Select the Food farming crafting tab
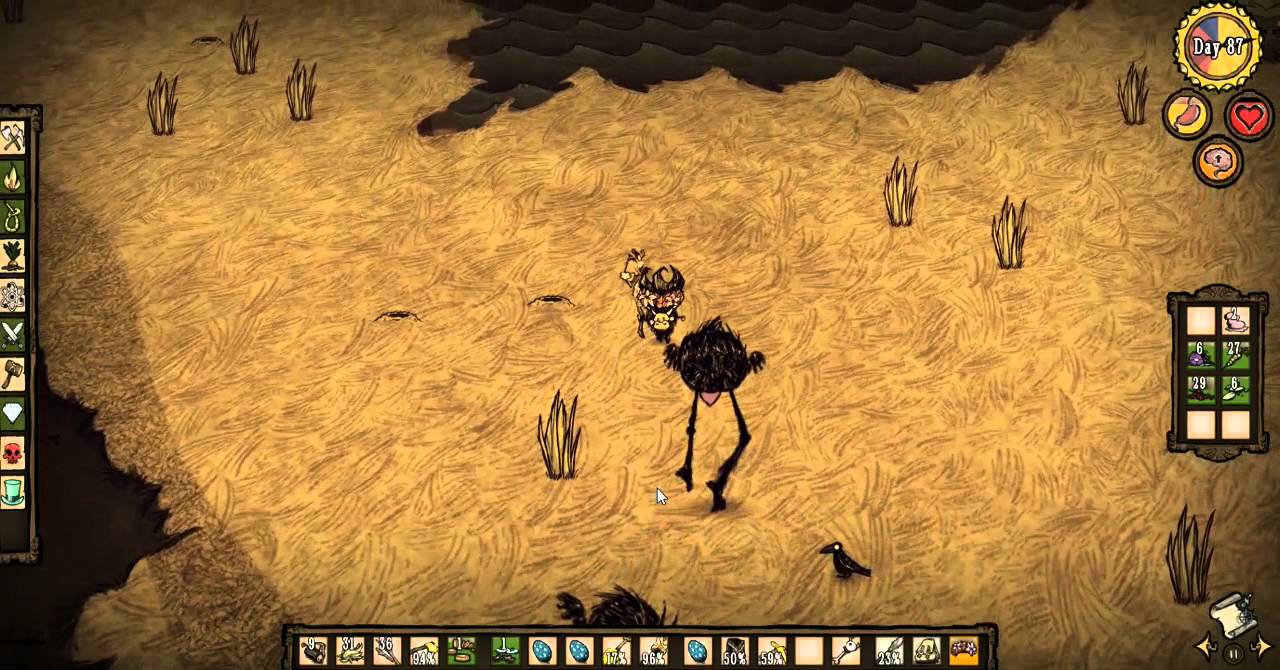 click(12, 256)
